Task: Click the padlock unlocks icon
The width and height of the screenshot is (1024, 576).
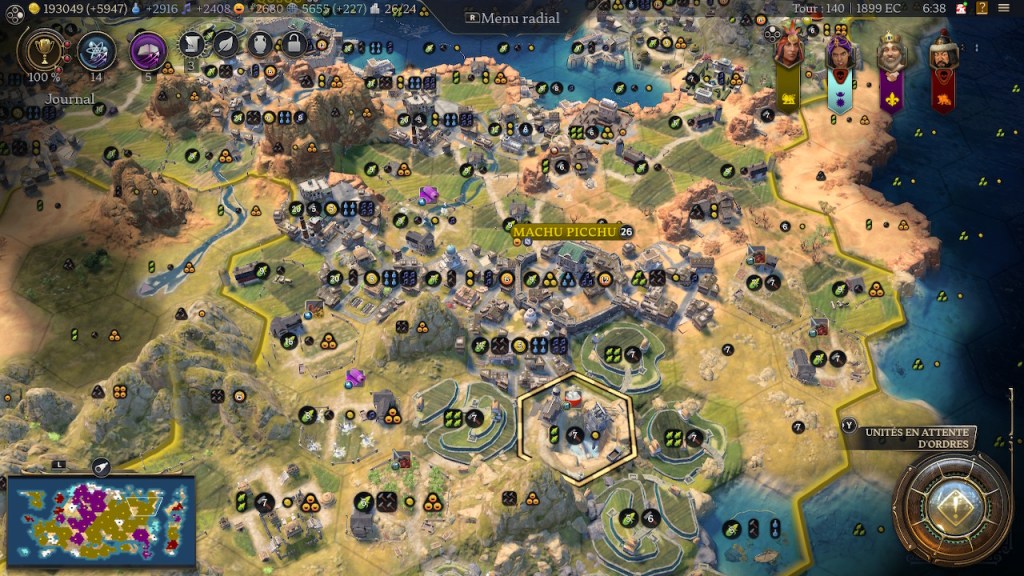Action: [293, 44]
